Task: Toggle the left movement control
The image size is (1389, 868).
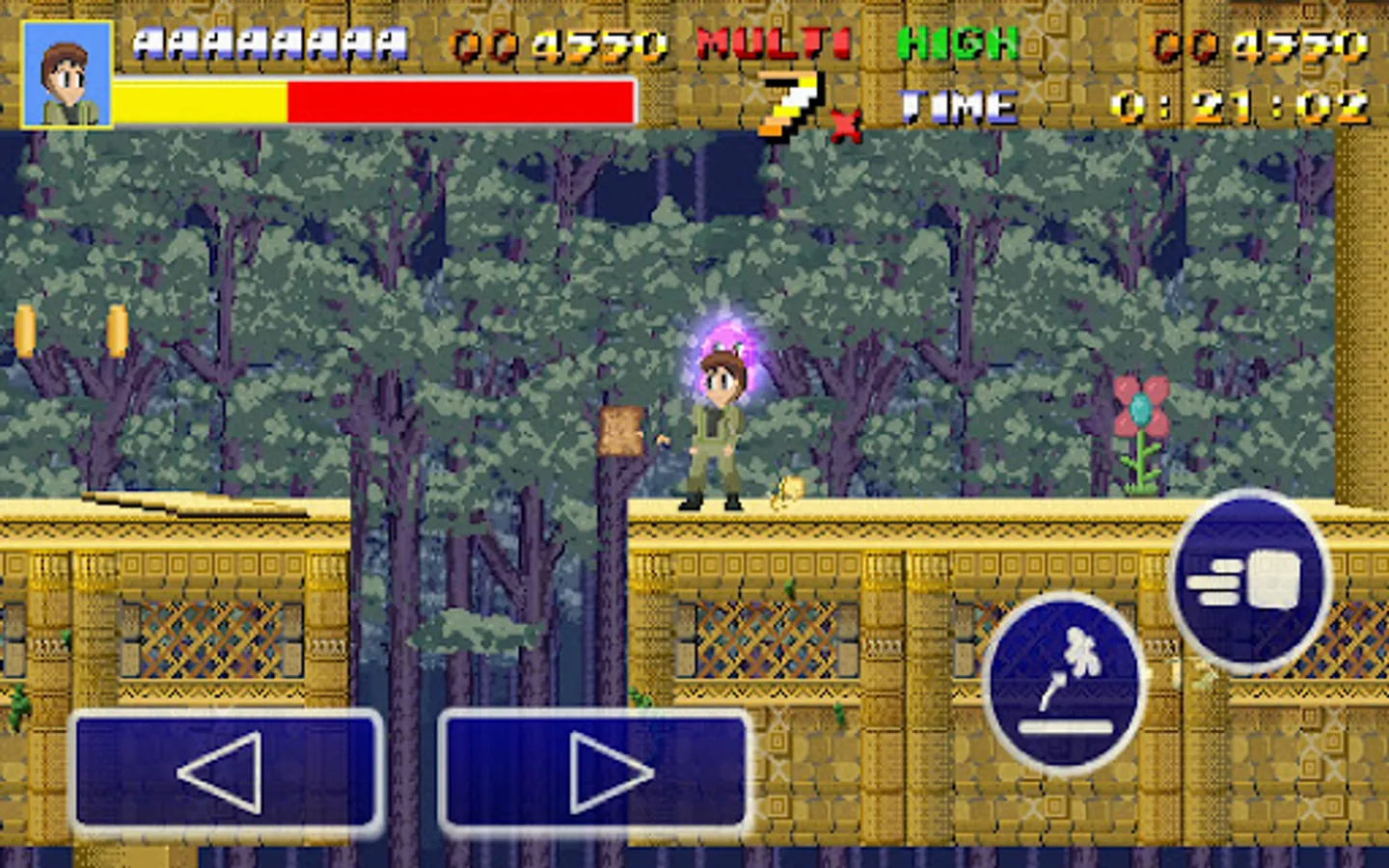Action: pyautogui.click(x=227, y=772)
